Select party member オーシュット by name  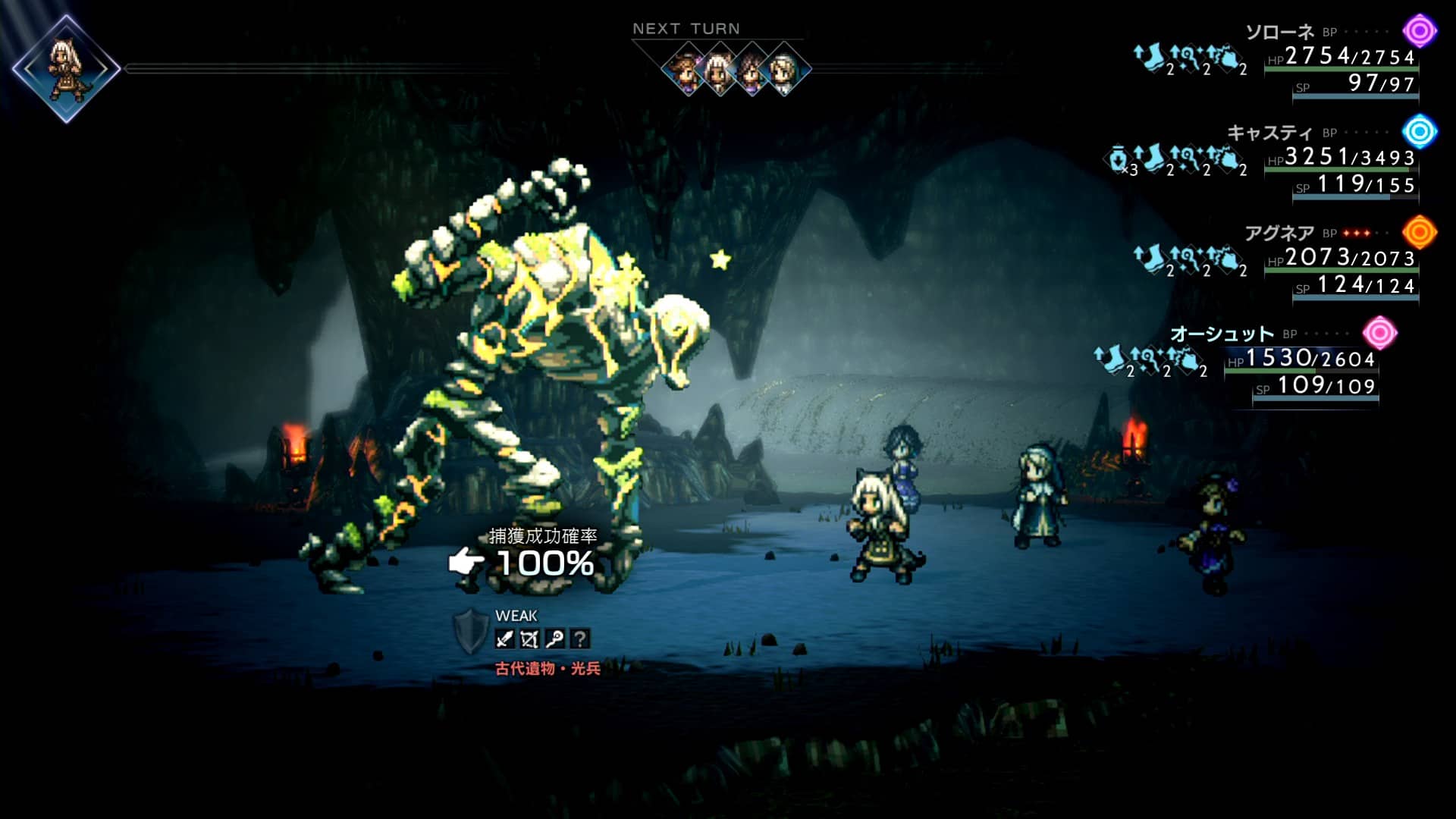[1221, 334]
